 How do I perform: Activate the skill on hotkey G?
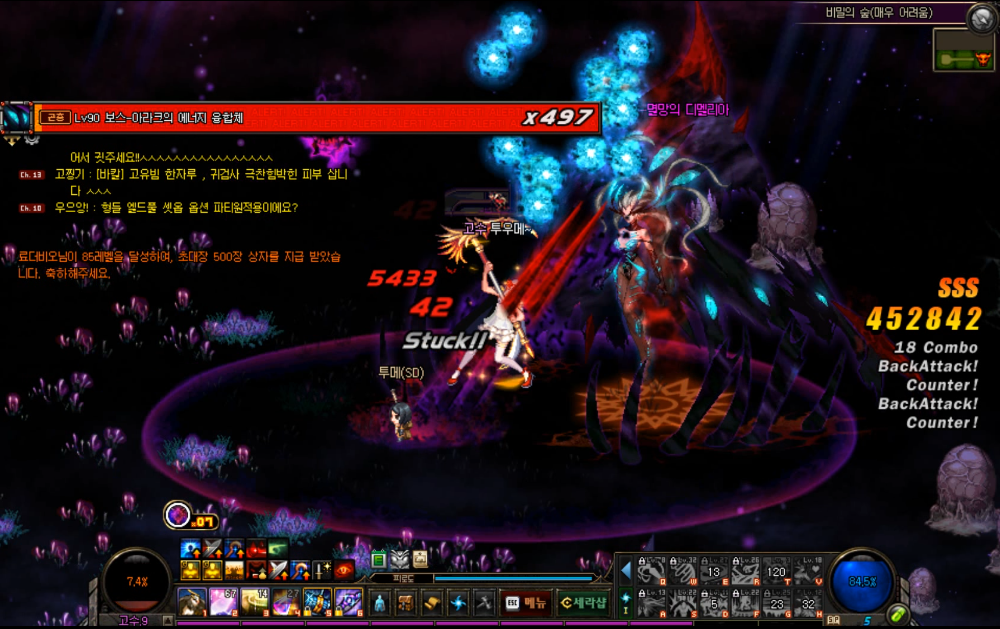coord(776,602)
